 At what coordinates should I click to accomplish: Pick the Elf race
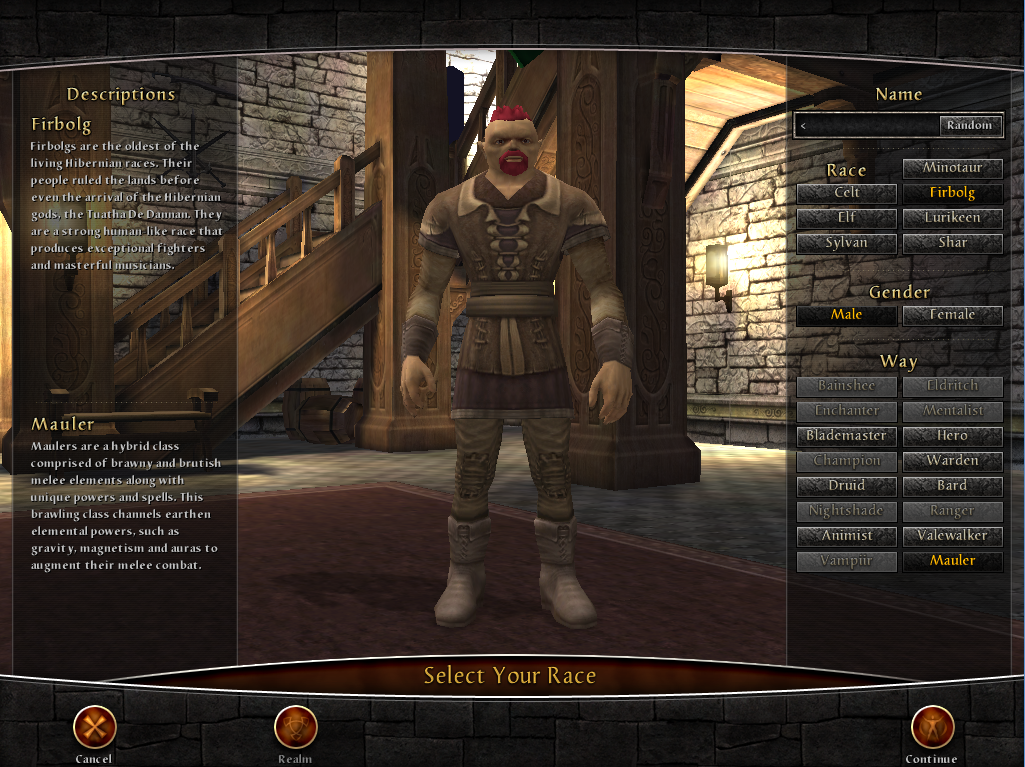(846, 218)
